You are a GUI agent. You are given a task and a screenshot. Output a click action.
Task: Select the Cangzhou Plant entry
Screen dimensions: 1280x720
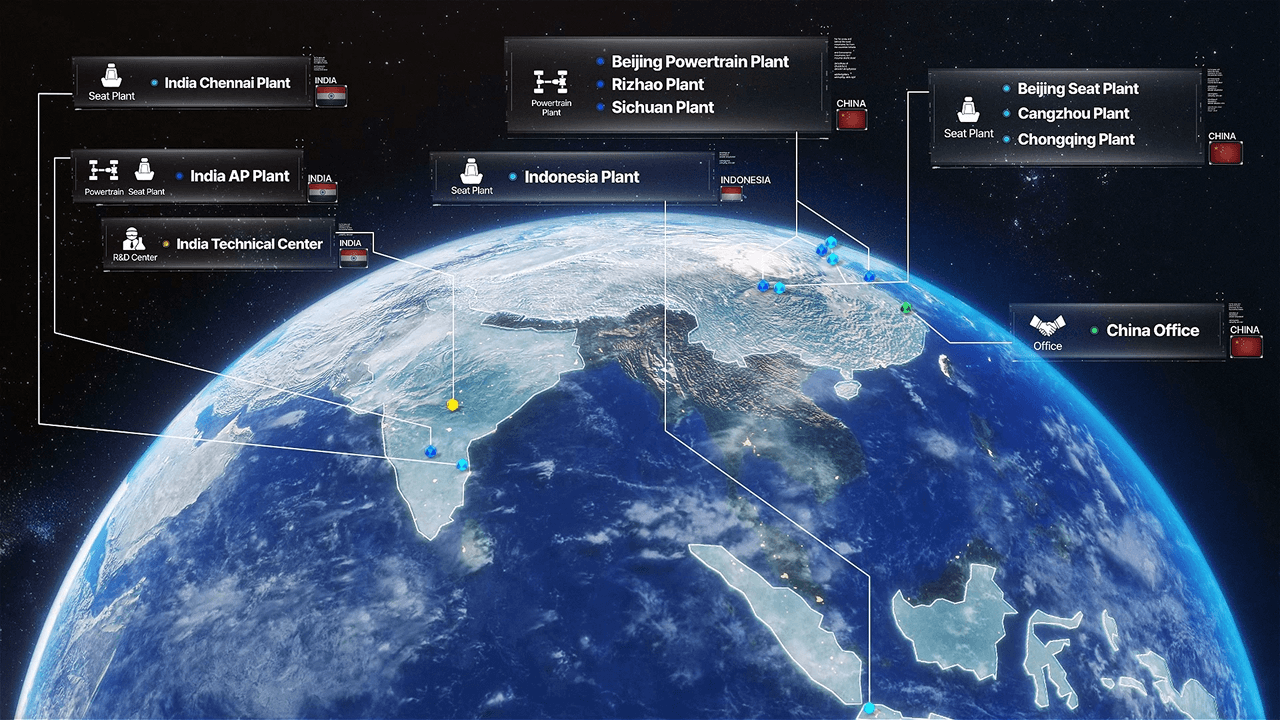click(x=1073, y=114)
